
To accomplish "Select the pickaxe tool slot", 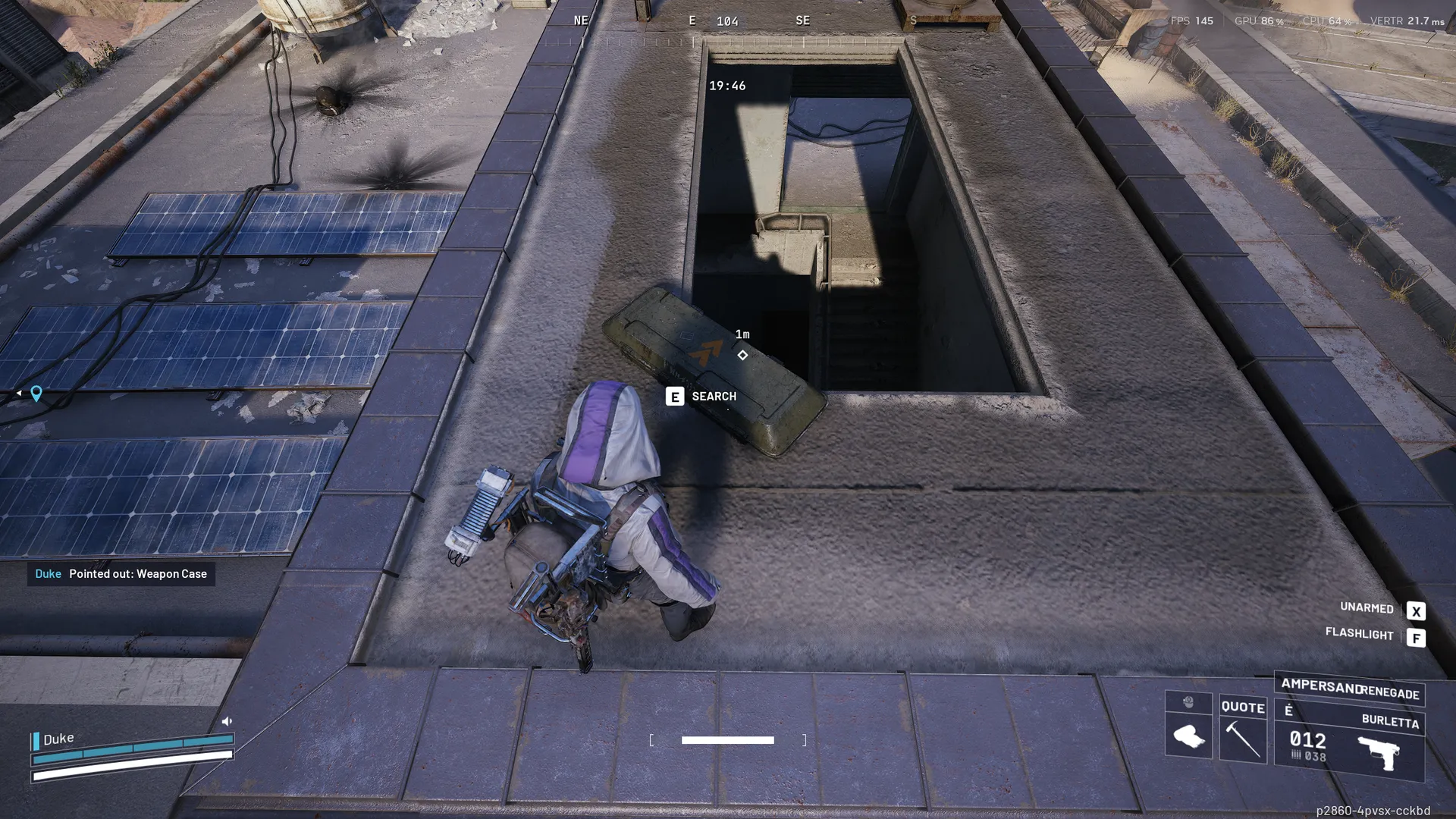I will click(x=1243, y=739).
